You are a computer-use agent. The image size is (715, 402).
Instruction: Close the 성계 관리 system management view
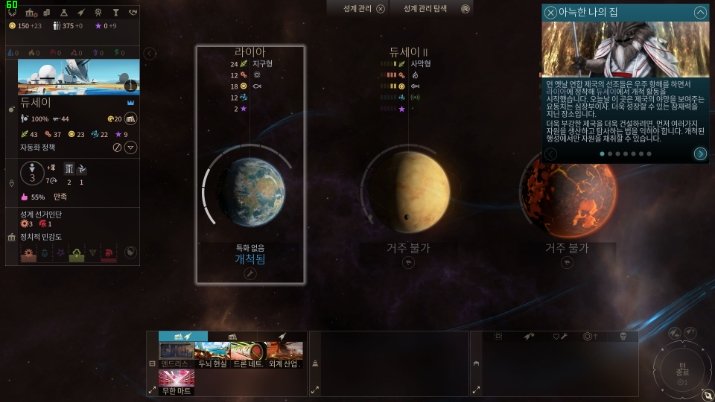click(380, 8)
